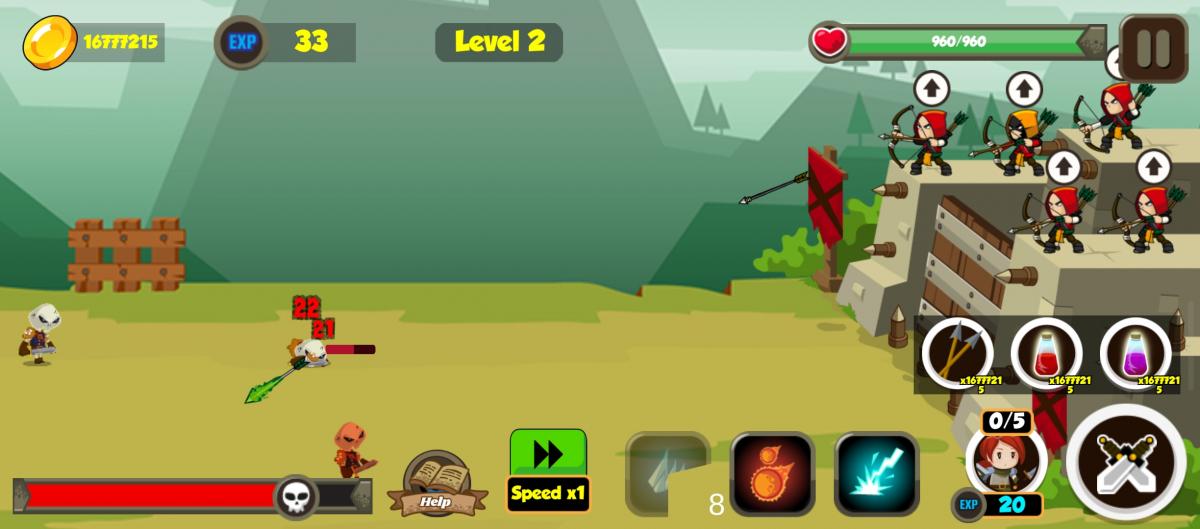Upgrade the yellow-hooded archer via its arrow

click(1023, 90)
